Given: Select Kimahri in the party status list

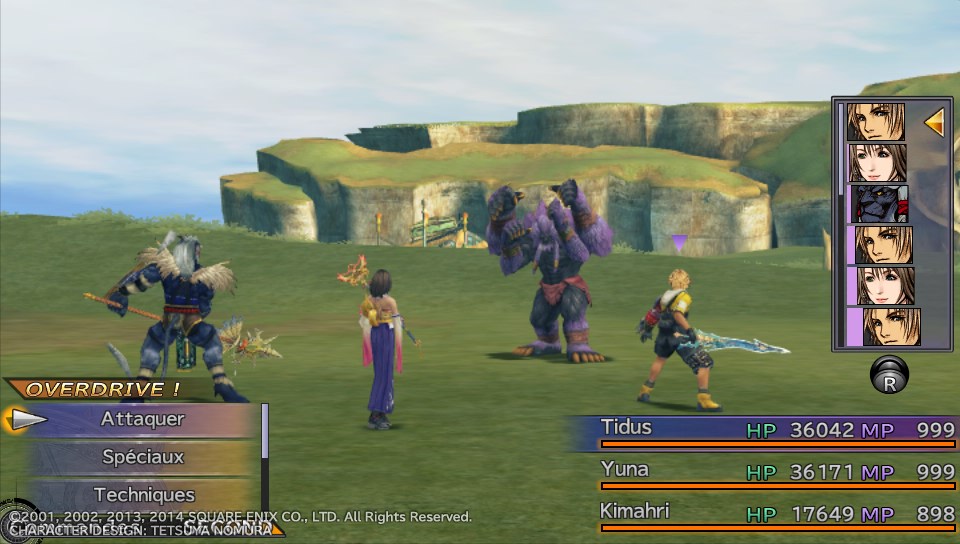Looking at the screenshot, I should [634, 512].
